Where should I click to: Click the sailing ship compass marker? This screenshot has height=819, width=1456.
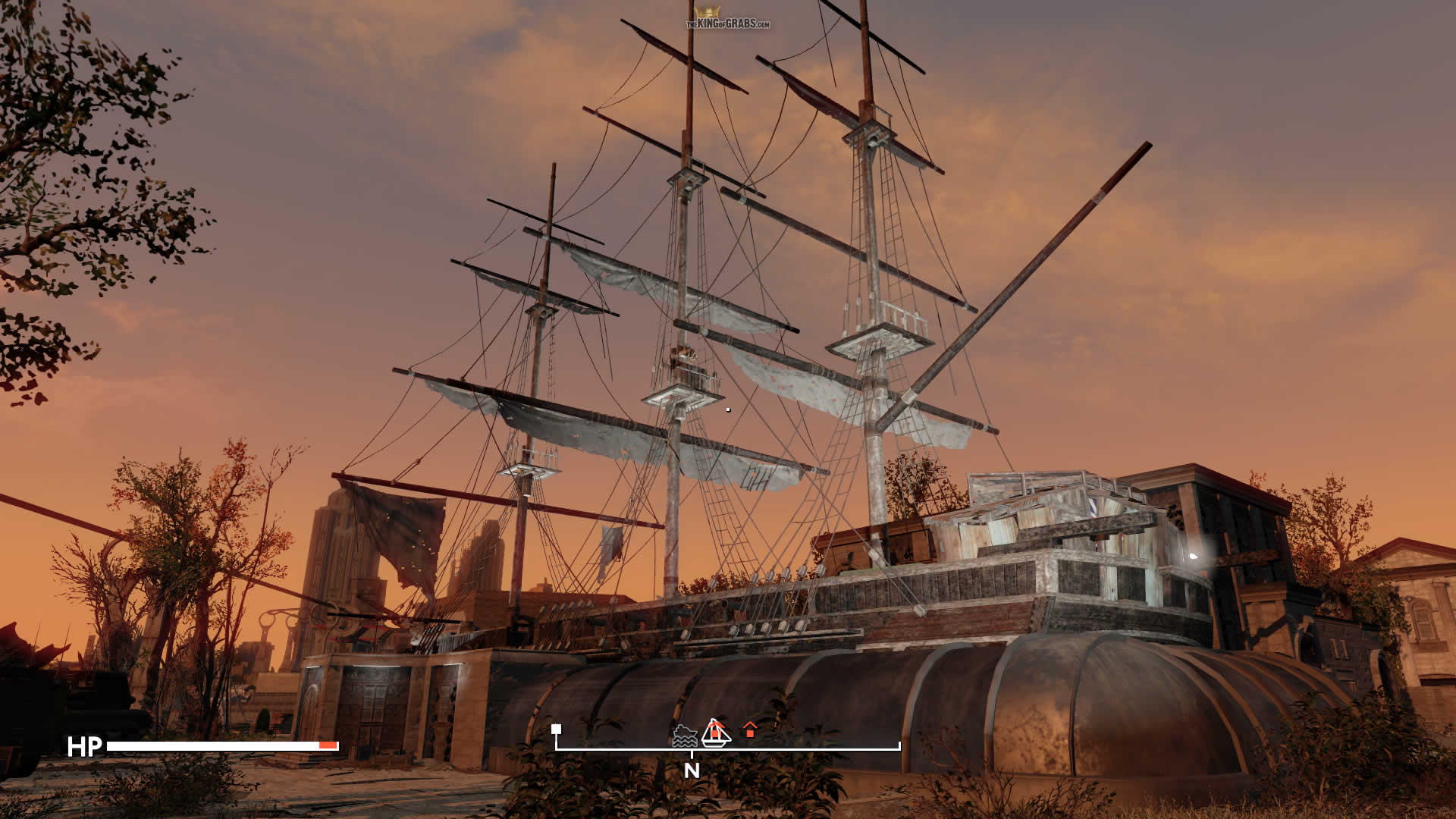tap(715, 733)
